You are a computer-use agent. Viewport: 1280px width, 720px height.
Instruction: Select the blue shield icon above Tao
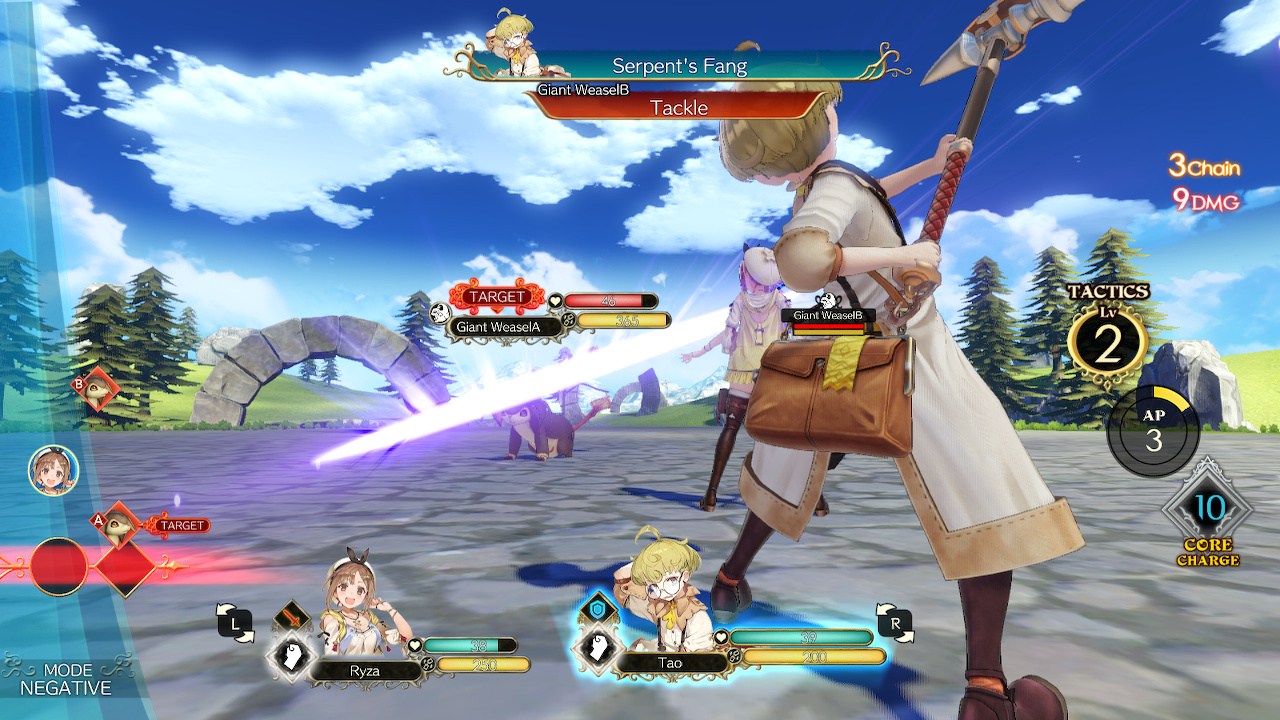[x=596, y=606]
